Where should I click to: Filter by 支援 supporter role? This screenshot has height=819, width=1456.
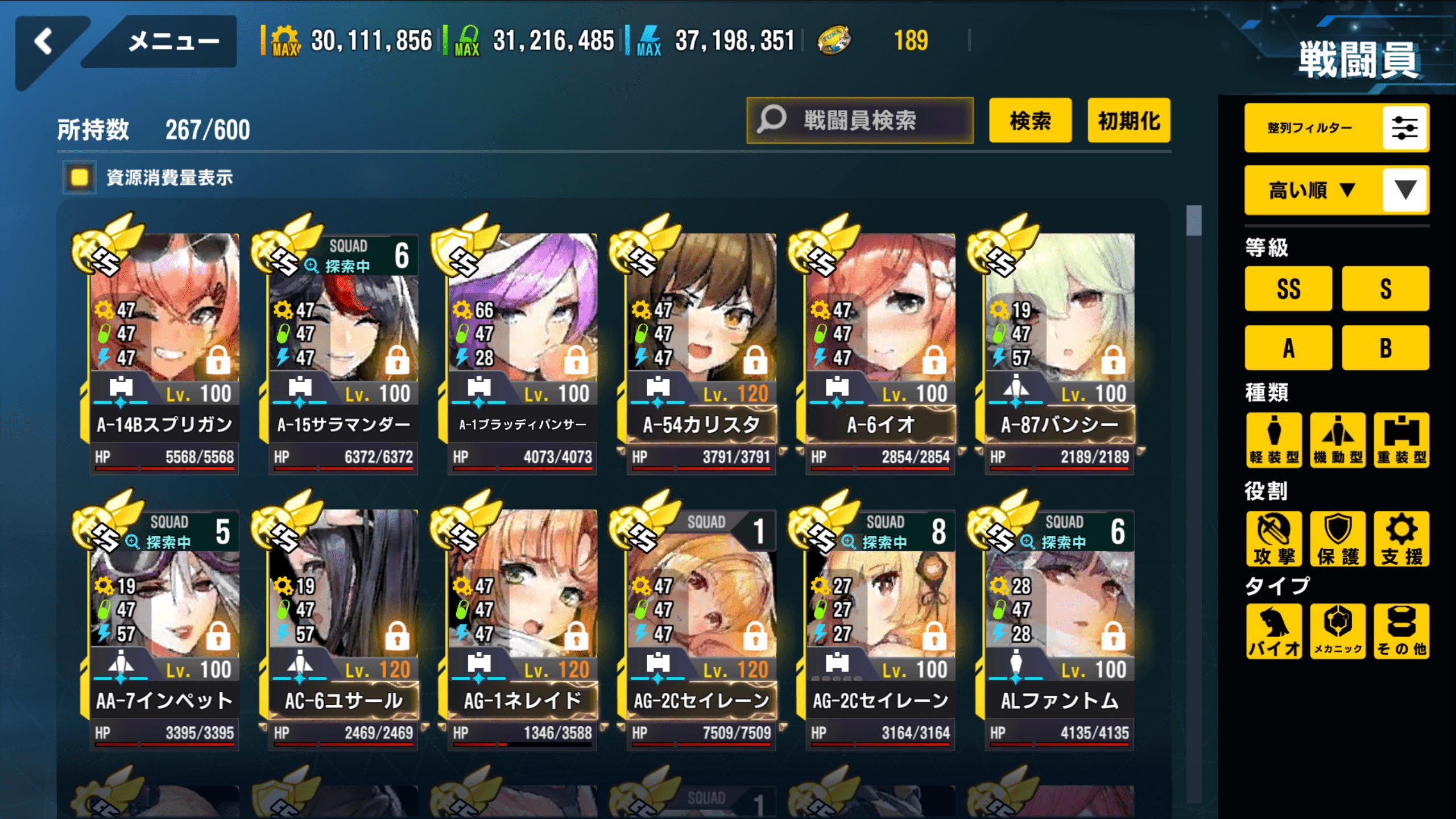coord(1401,539)
